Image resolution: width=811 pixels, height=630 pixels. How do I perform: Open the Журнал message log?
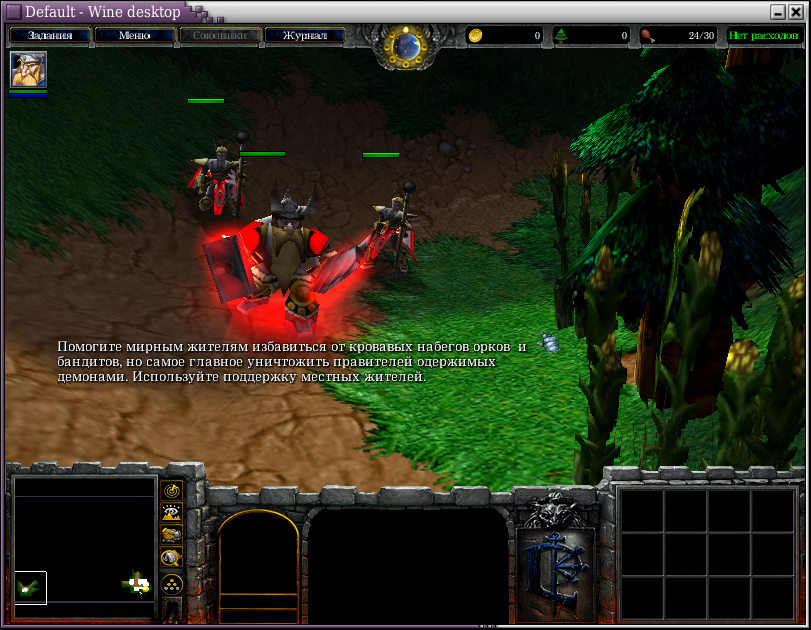304,35
